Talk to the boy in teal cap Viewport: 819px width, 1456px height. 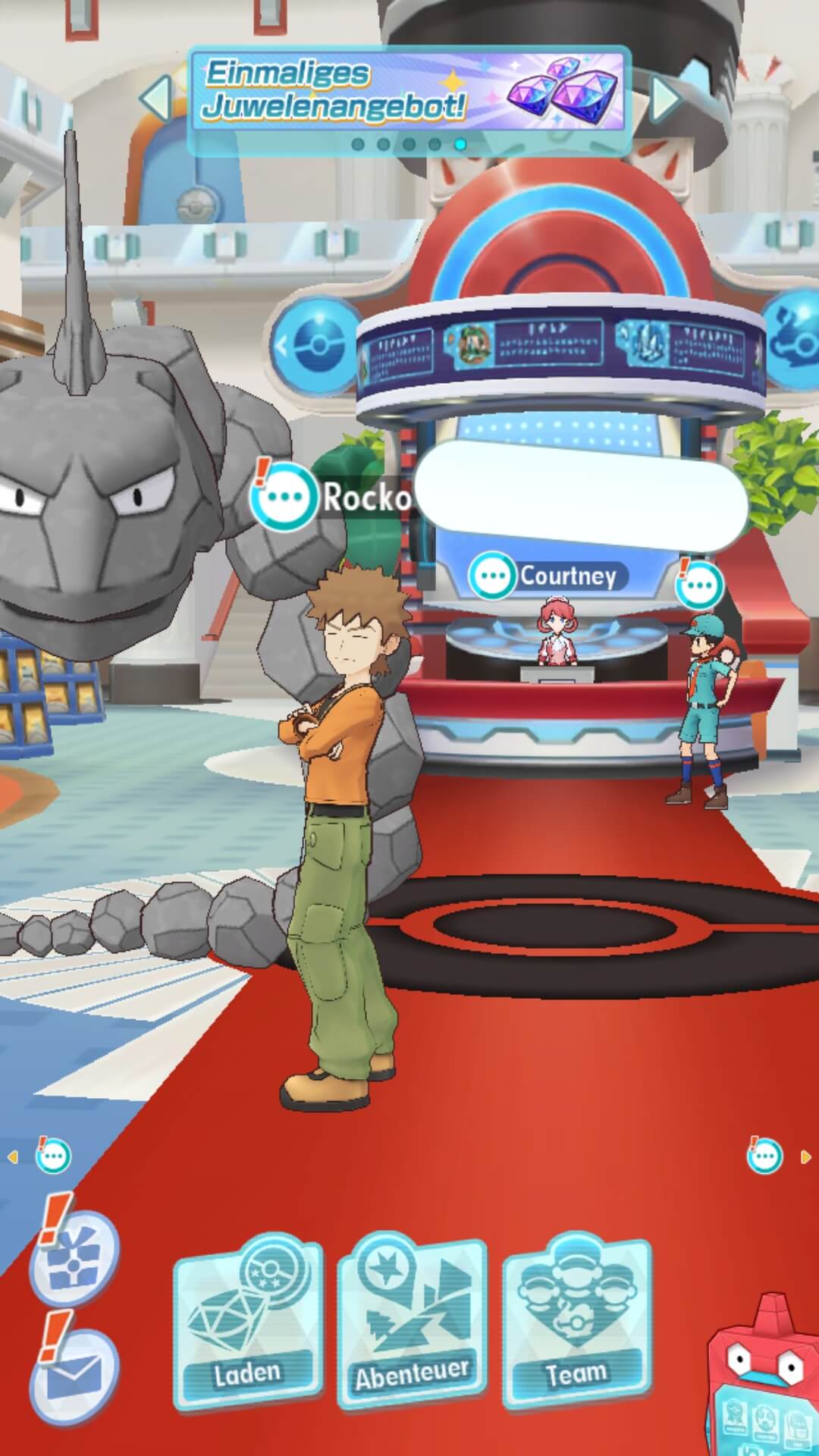pos(698,585)
